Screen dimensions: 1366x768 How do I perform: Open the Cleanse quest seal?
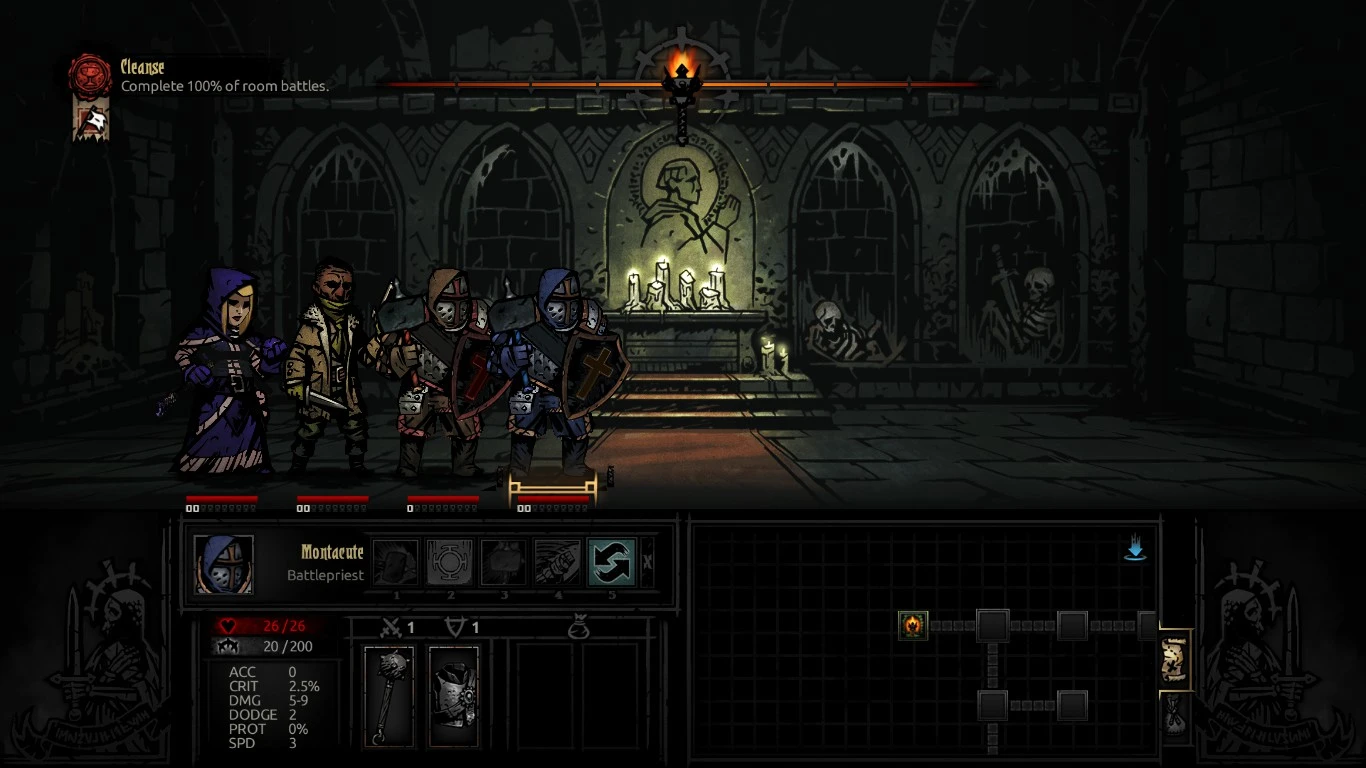[89, 75]
